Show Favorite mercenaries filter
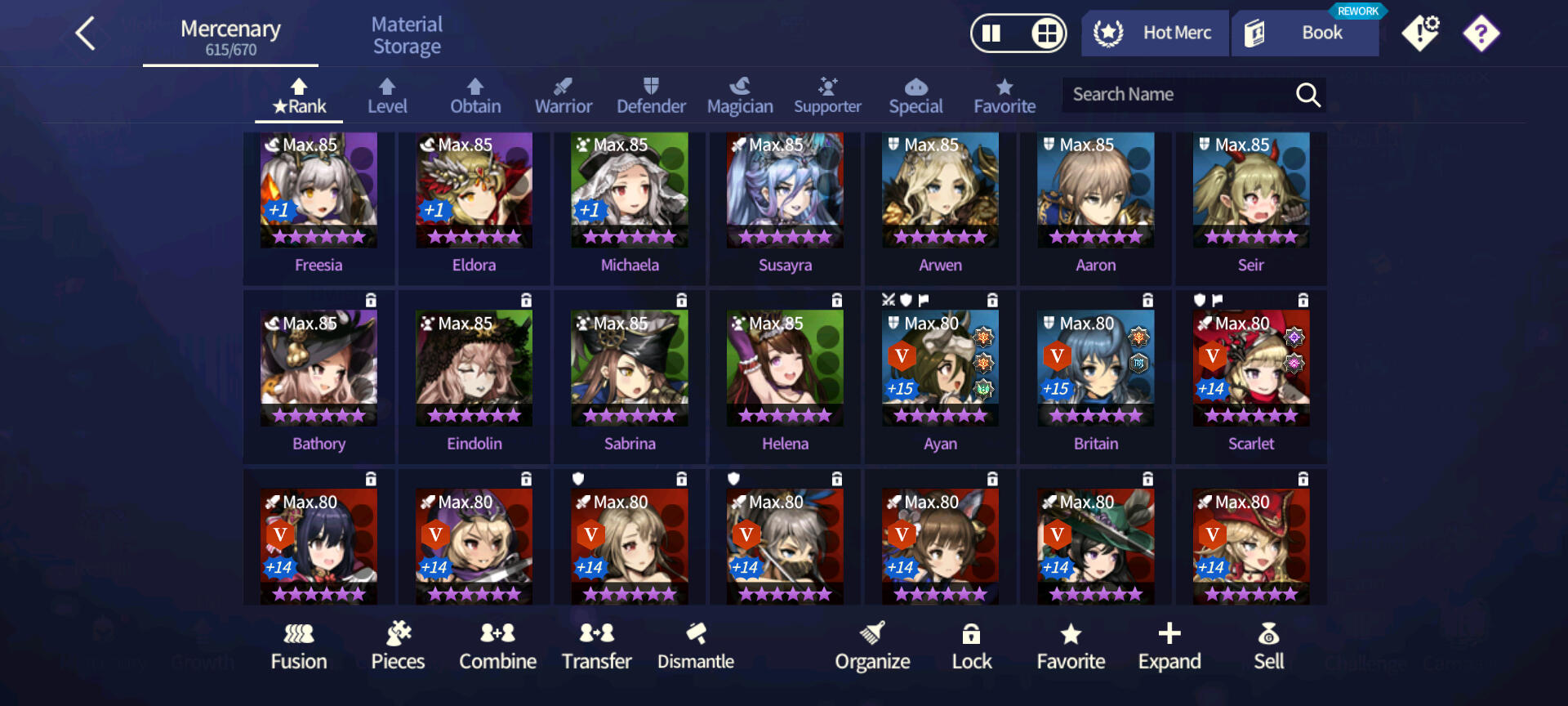The height and width of the screenshot is (706, 1568). click(x=1004, y=96)
